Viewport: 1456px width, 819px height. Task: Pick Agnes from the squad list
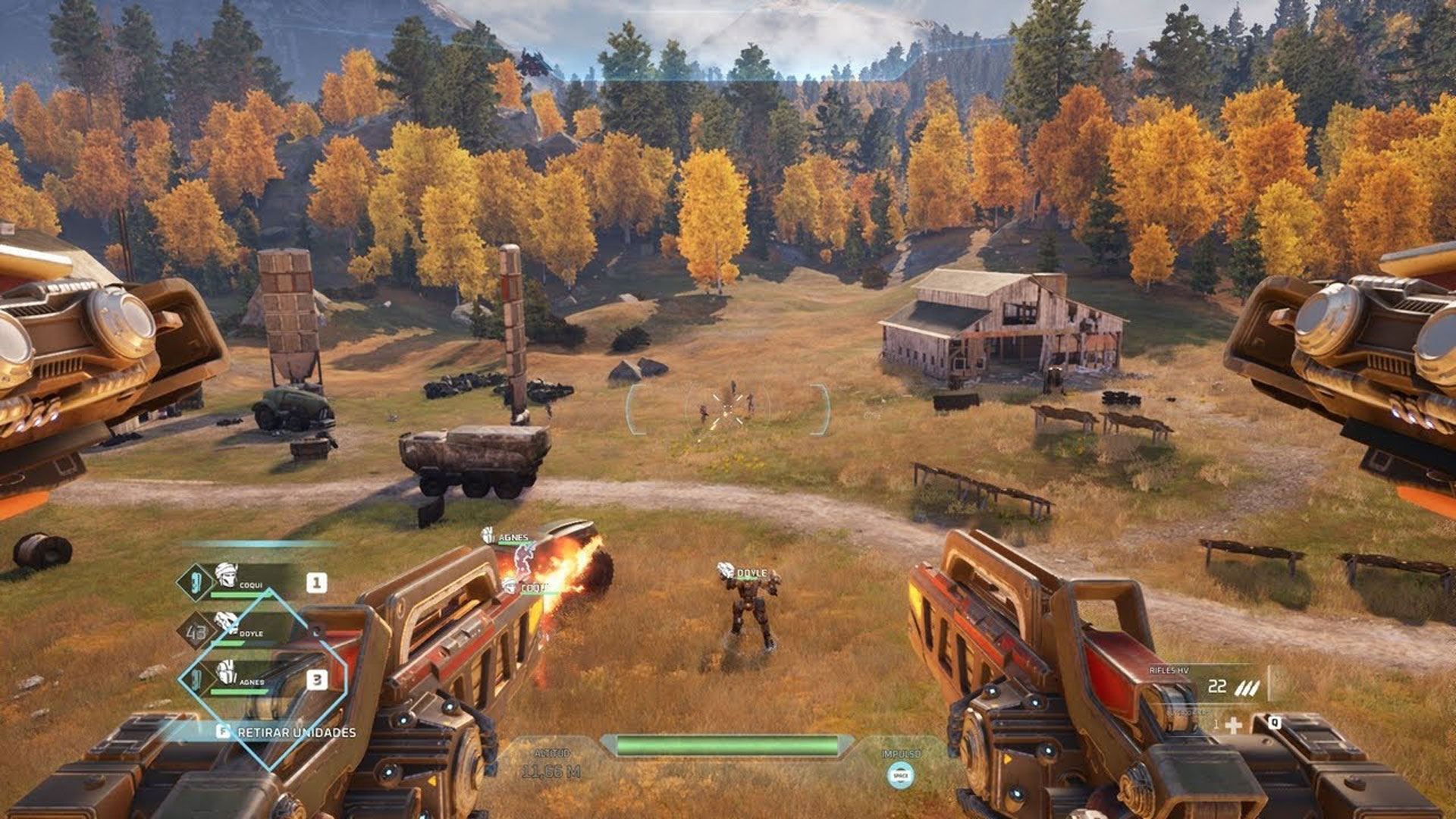252,679
